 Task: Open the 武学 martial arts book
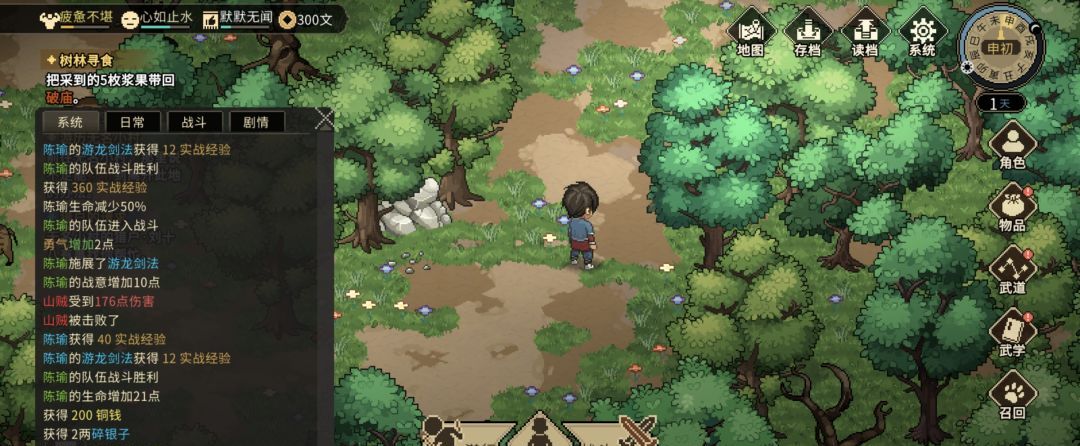[1012, 334]
